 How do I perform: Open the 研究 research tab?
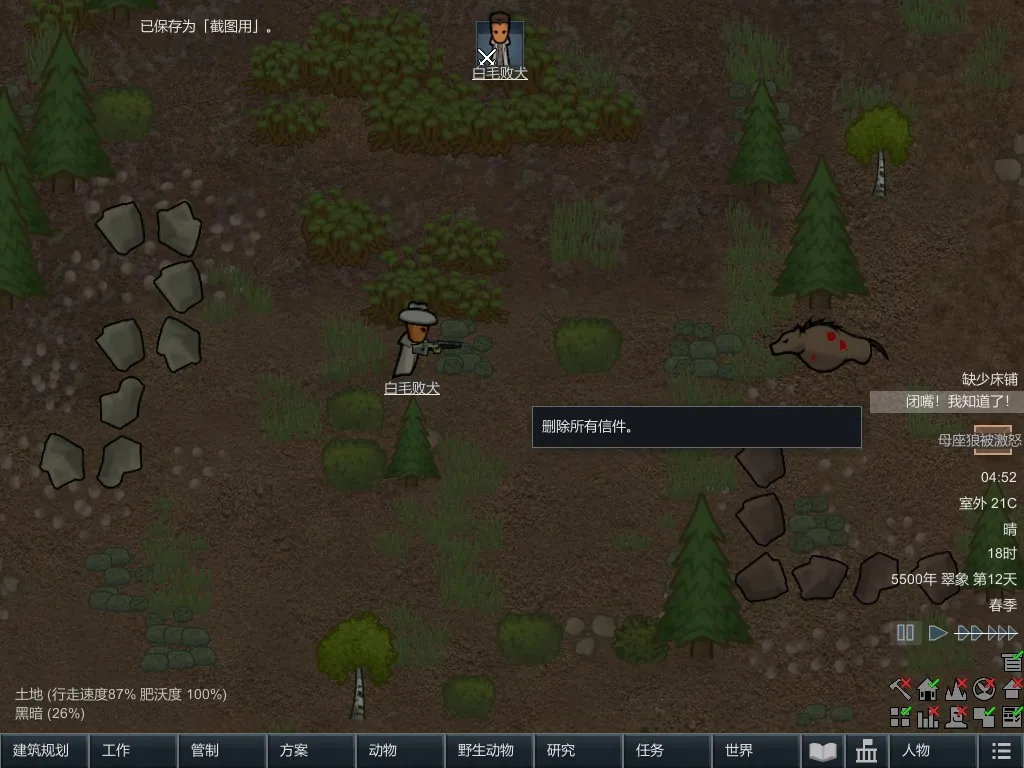tap(577, 751)
